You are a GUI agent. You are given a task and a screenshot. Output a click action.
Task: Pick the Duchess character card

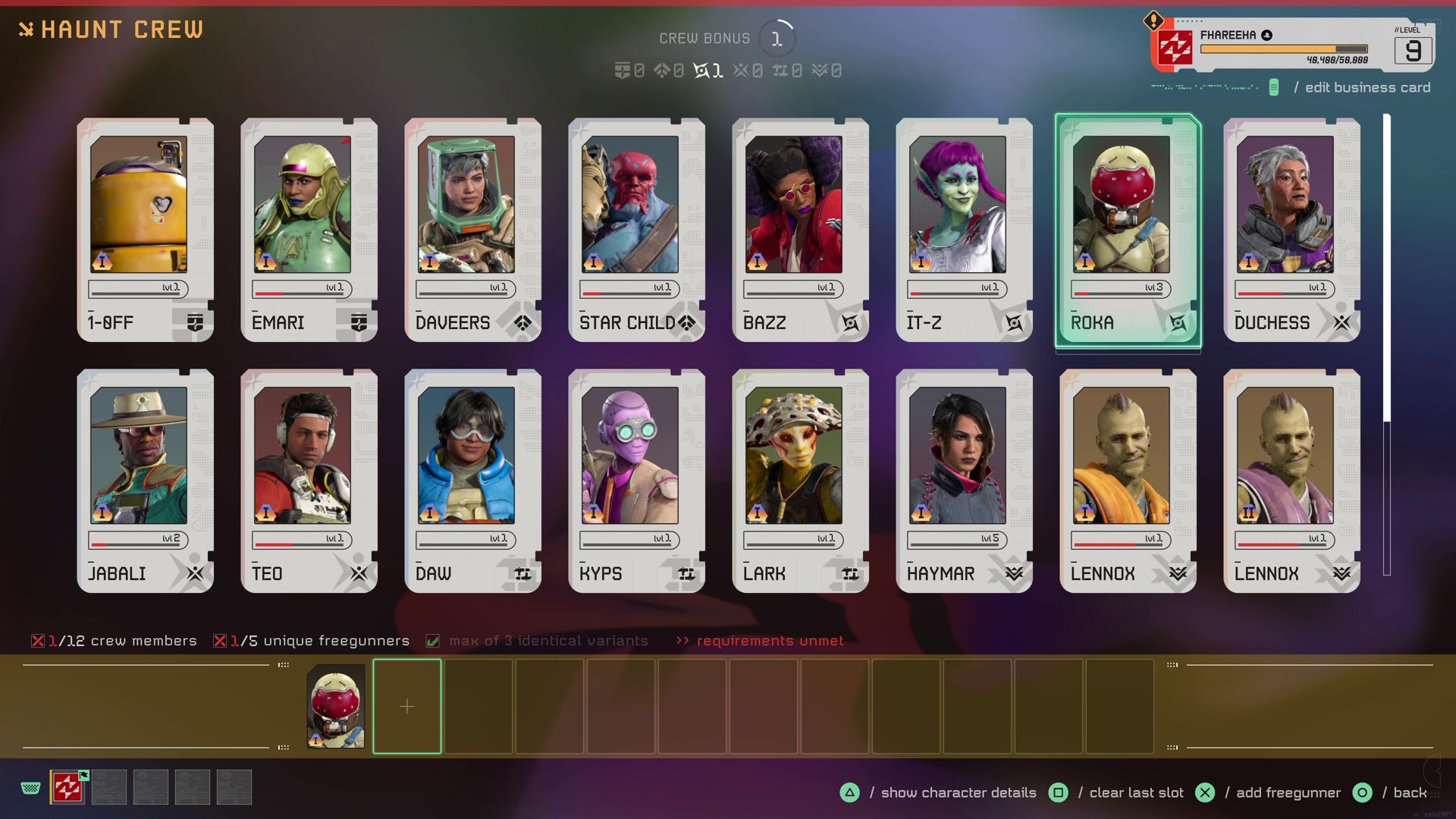1291,230
